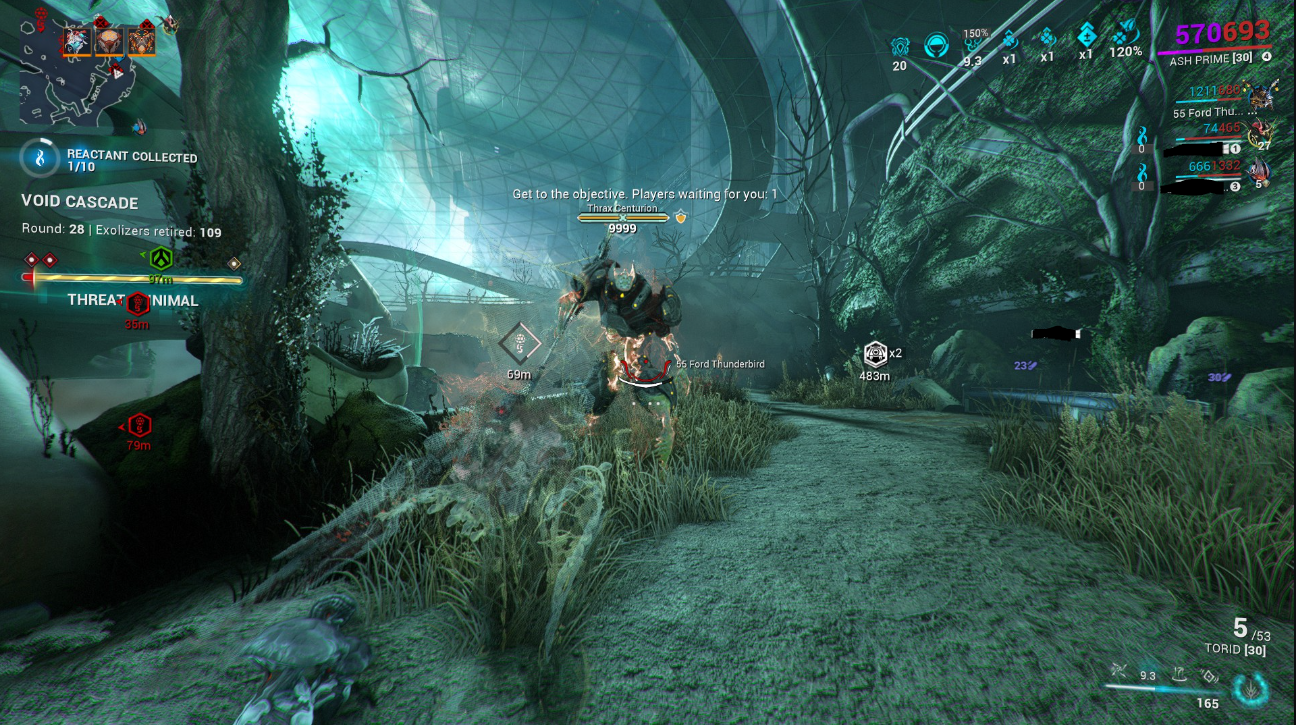The height and width of the screenshot is (725, 1296).
Task: Select the red 79m enemy marker
Action: [x=139, y=424]
